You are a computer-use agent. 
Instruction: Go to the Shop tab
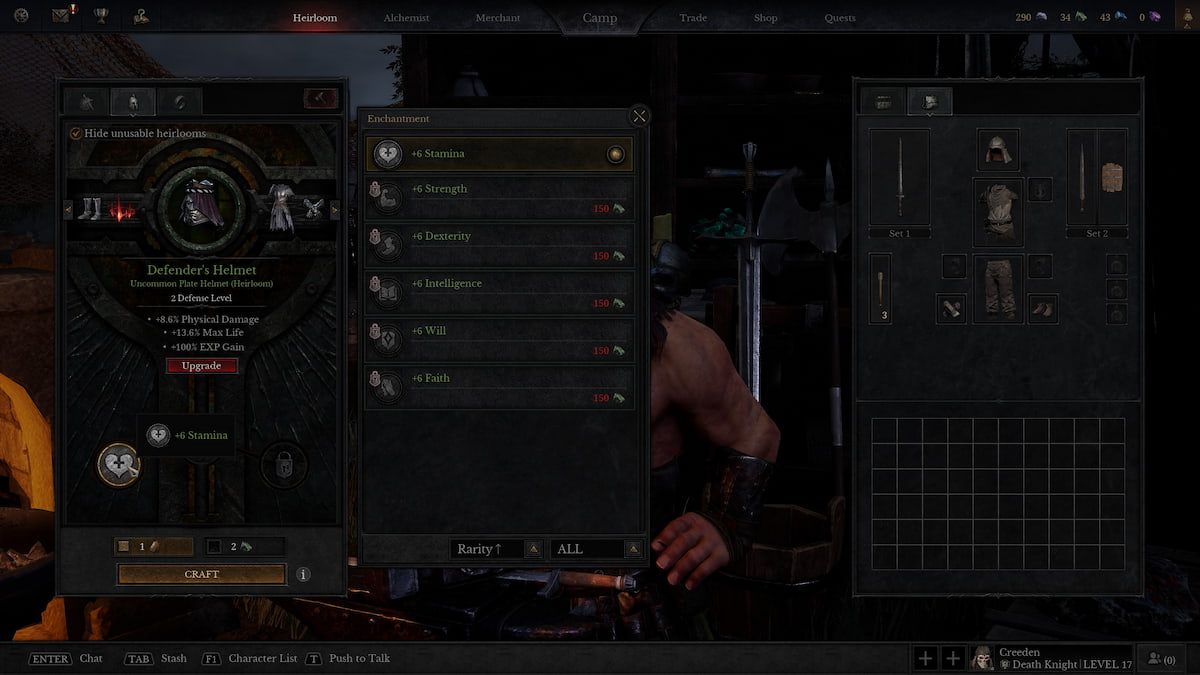[766, 18]
